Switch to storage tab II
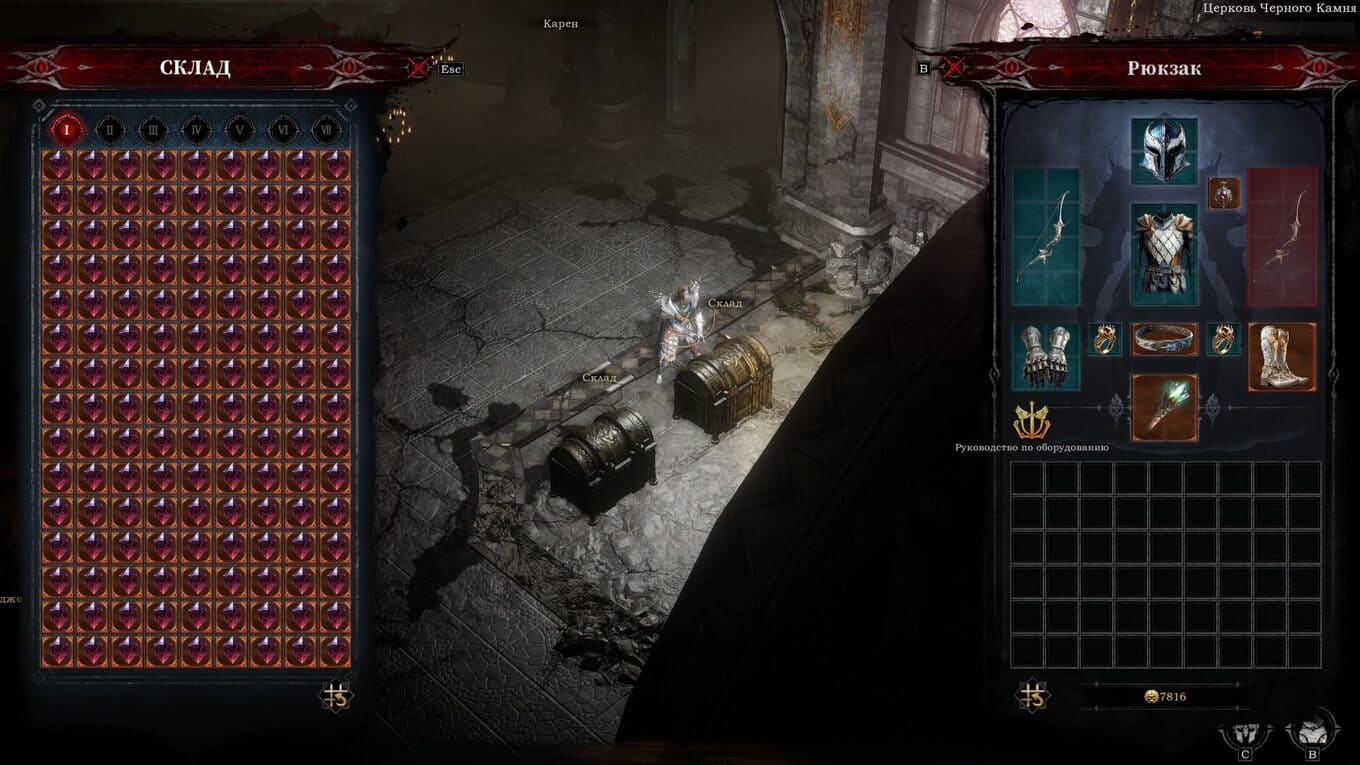The image size is (1360, 765). 110,129
